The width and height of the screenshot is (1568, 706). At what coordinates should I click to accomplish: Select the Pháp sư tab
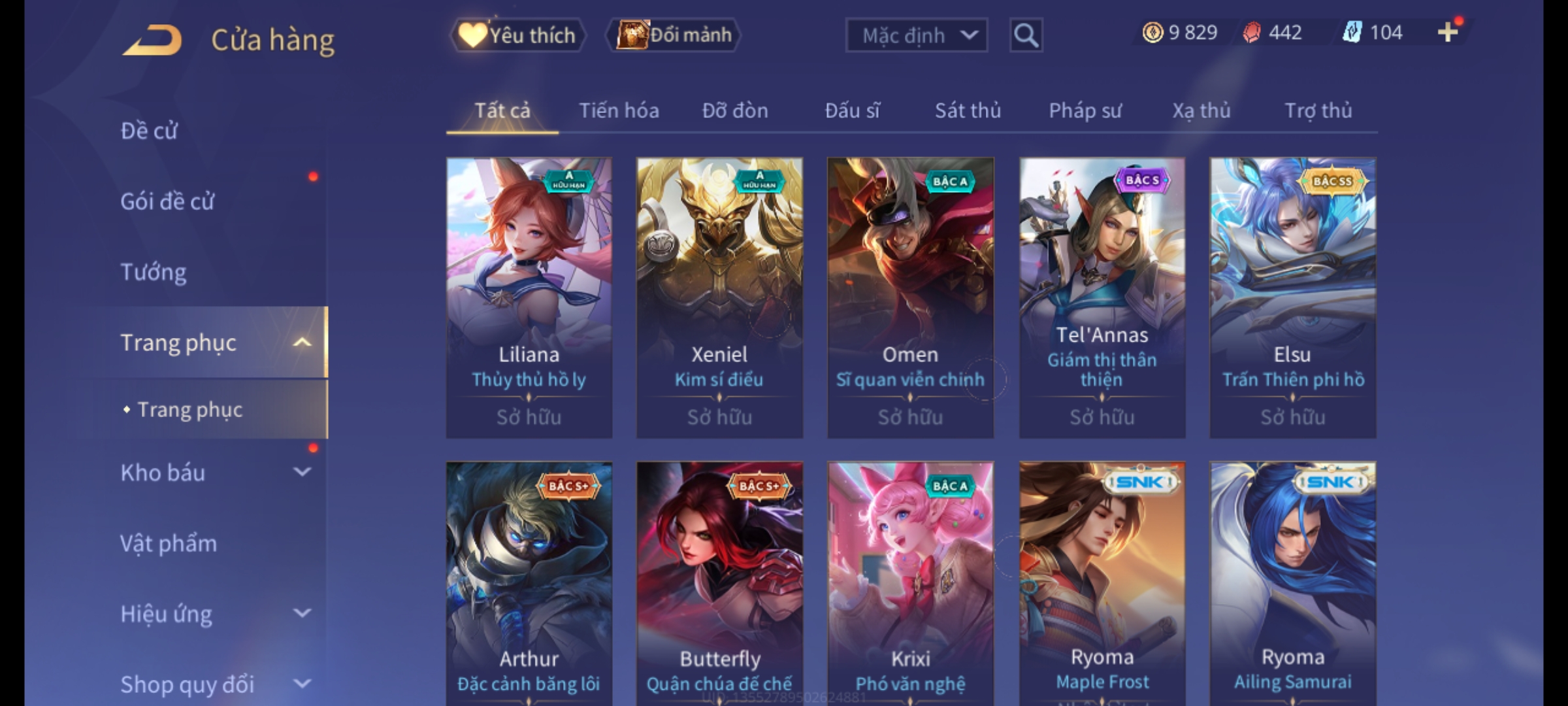(1085, 110)
